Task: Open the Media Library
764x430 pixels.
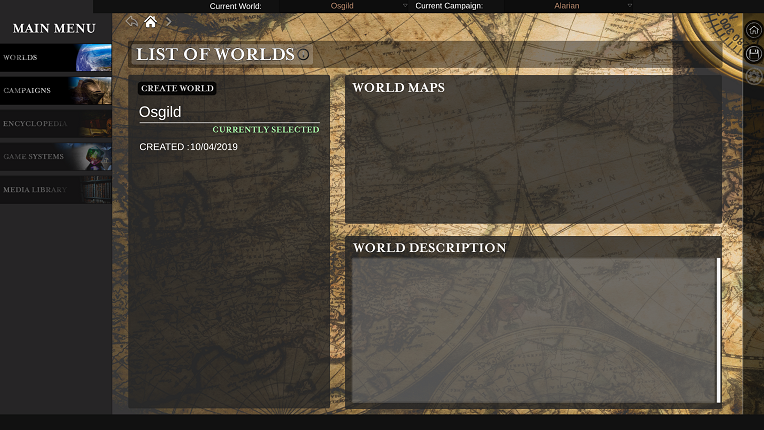Action: 55,189
